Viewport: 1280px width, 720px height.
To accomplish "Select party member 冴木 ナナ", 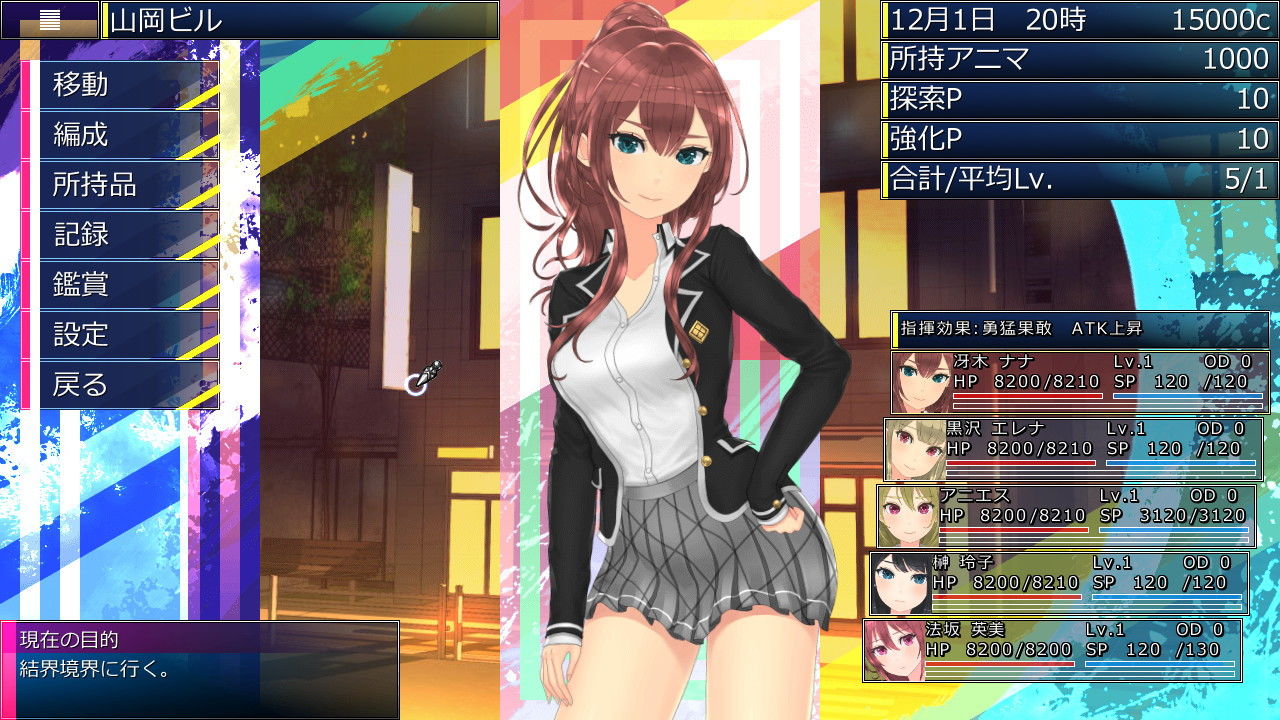I will (1080, 381).
